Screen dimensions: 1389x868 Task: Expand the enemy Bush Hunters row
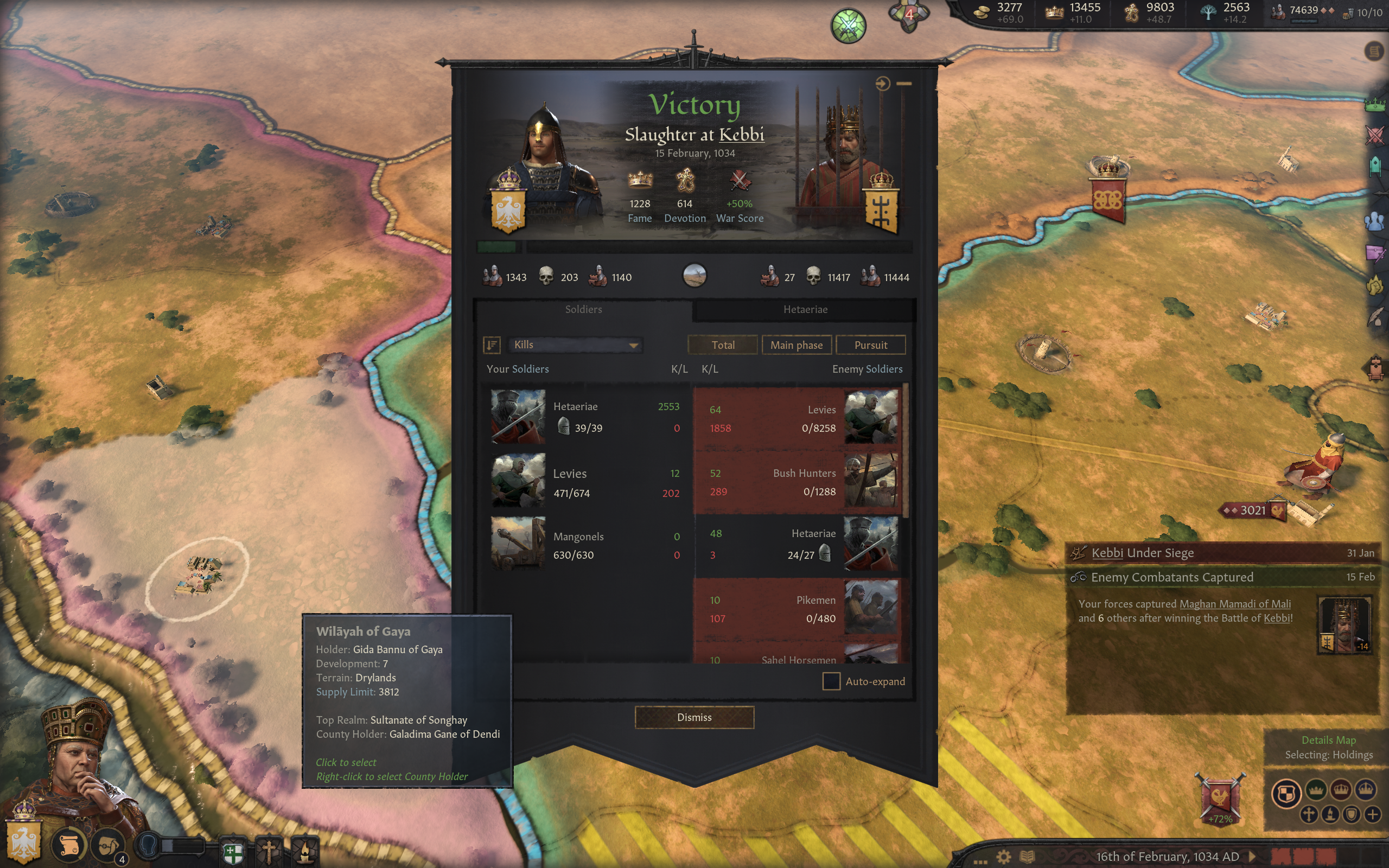coord(798,482)
